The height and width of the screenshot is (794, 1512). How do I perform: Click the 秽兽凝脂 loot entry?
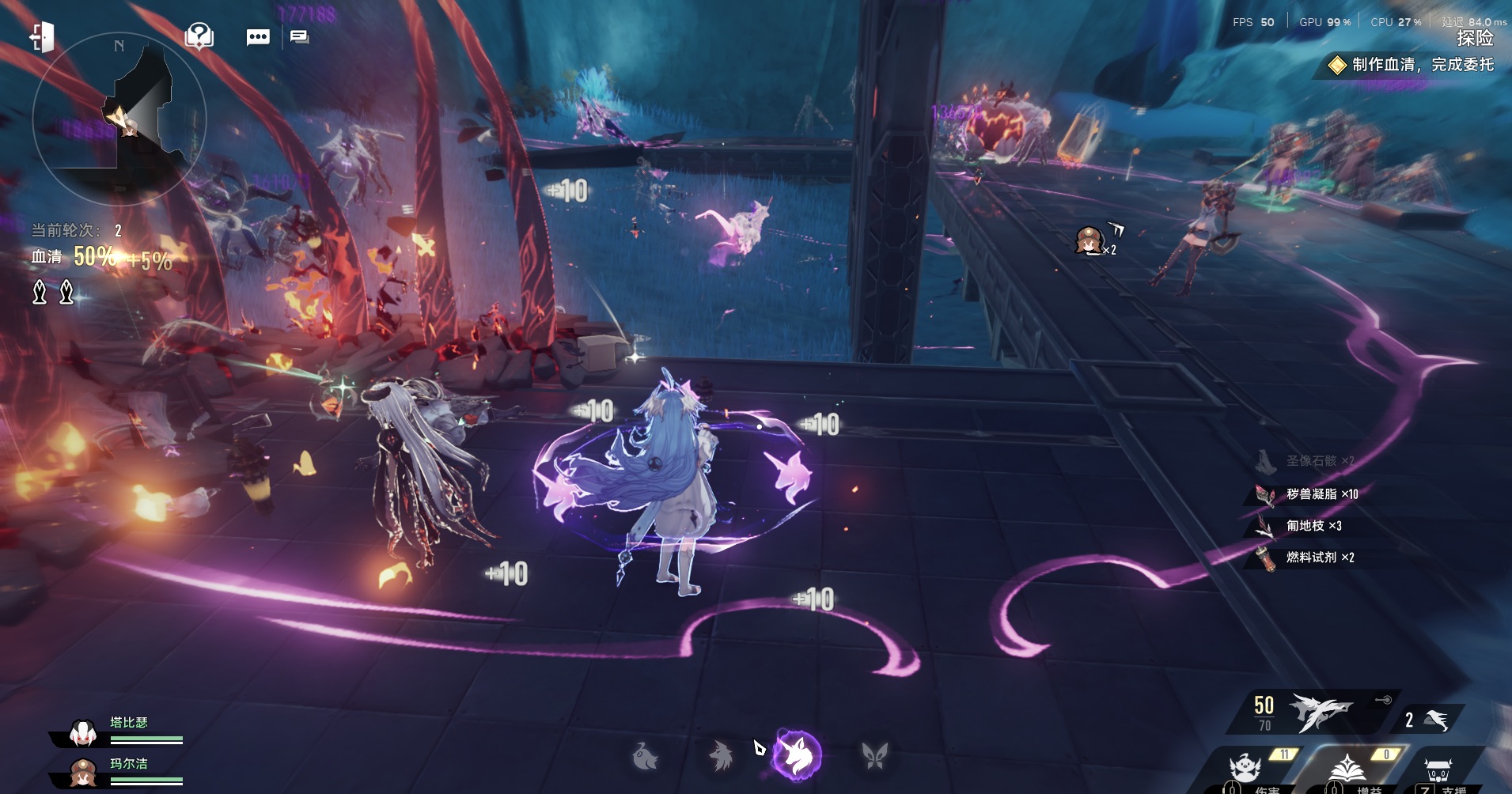click(1320, 494)
